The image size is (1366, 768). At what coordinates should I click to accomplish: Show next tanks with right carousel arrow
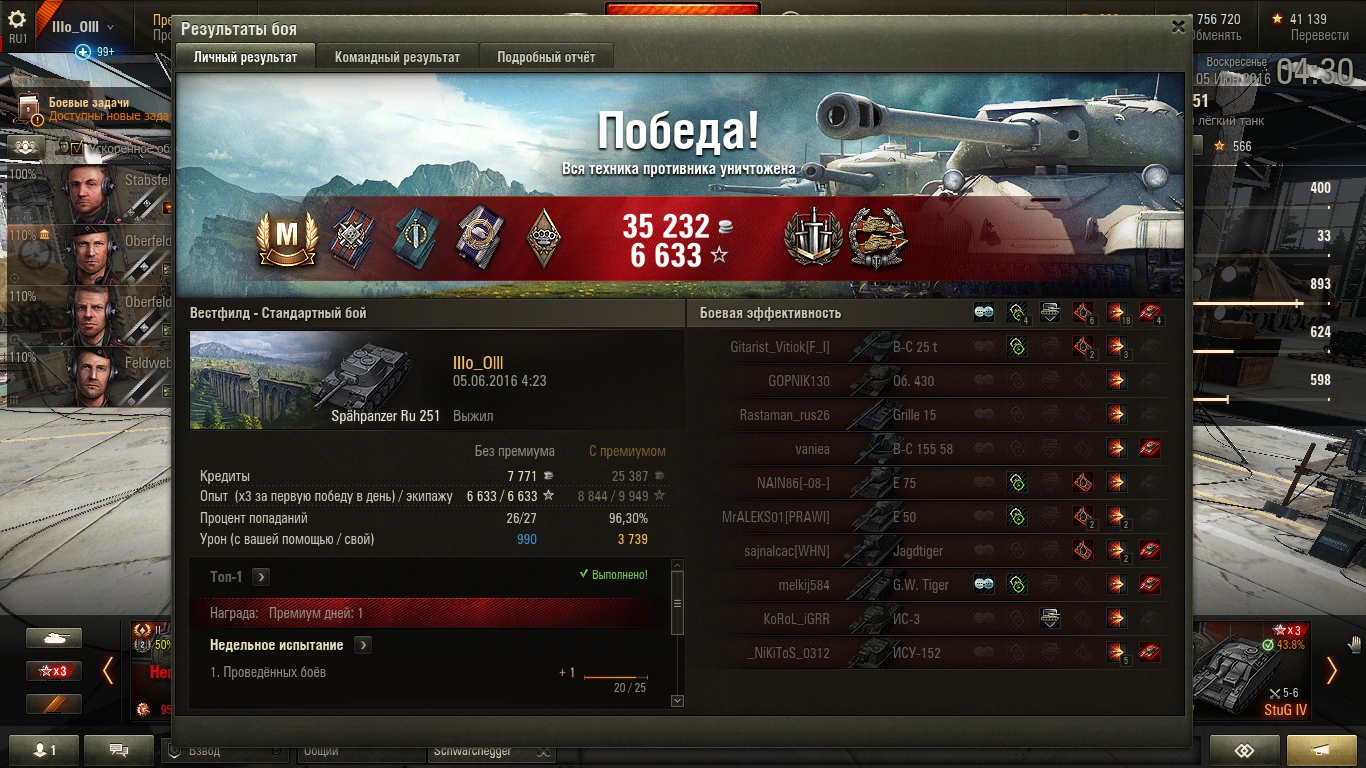coord(1331,671)
